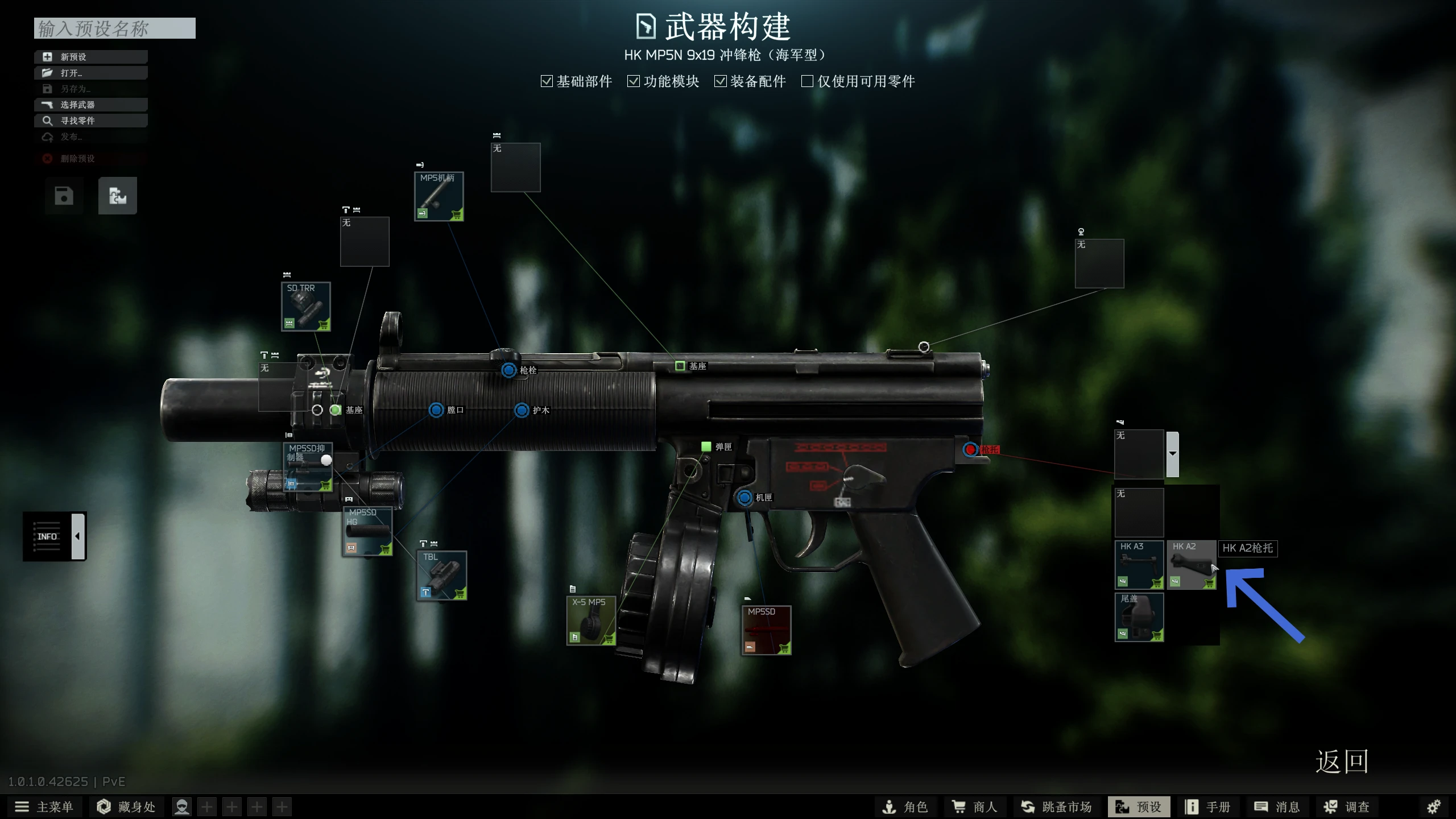Screen dimensions: 1456x819
Task: Toggle the 装备配件 checkbox
Action: (721, 81)
